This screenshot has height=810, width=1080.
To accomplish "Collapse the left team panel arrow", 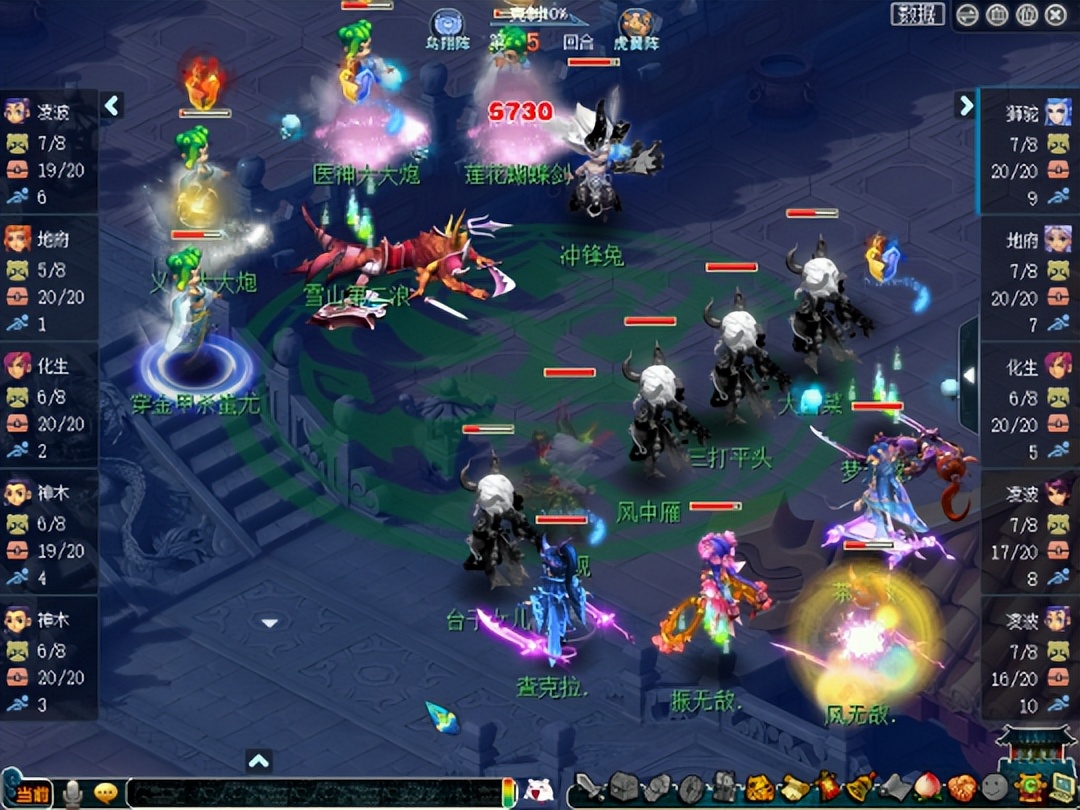I will pos(112,106).
